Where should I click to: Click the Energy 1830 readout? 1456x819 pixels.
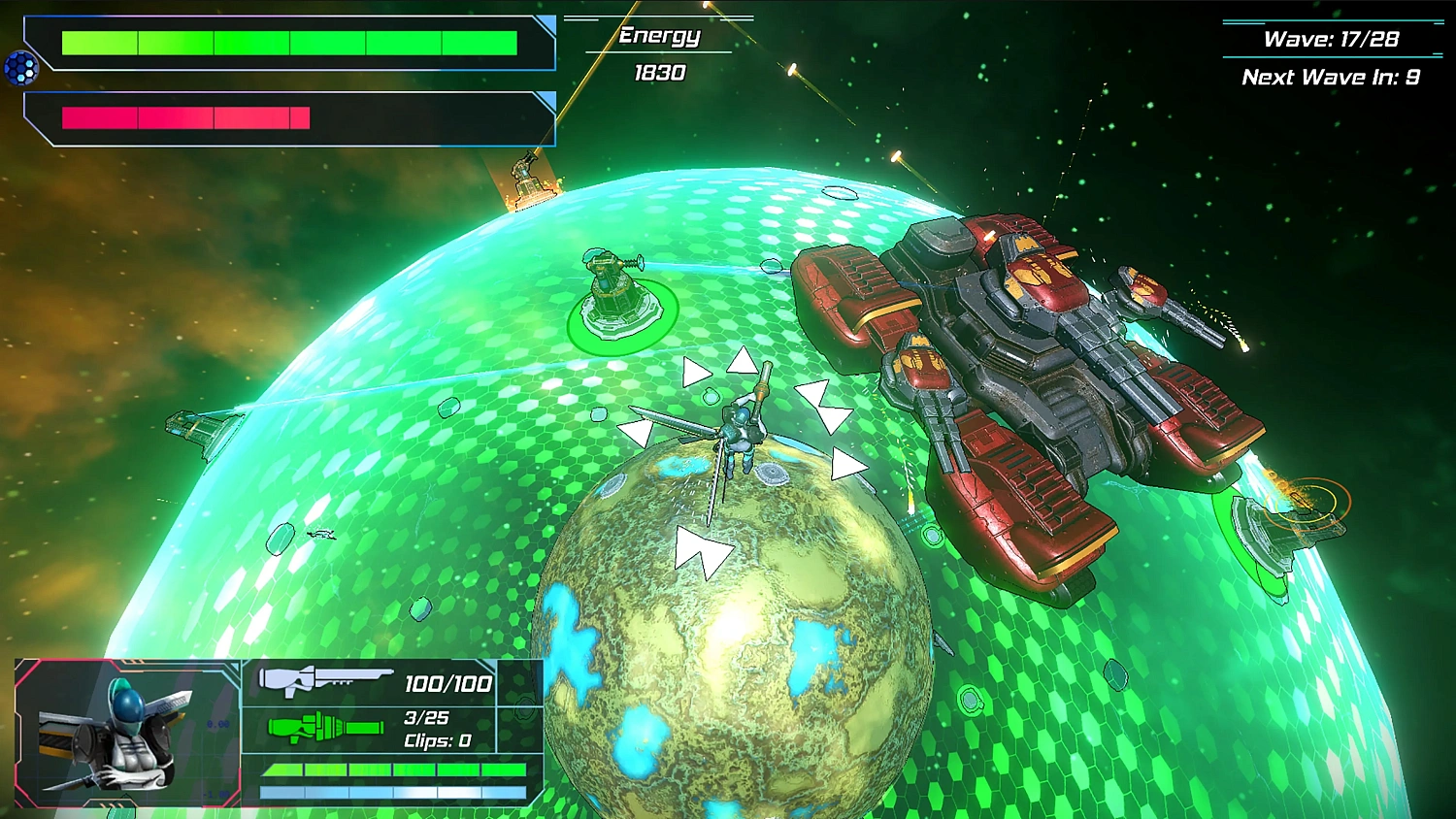[x=659, y=72]
